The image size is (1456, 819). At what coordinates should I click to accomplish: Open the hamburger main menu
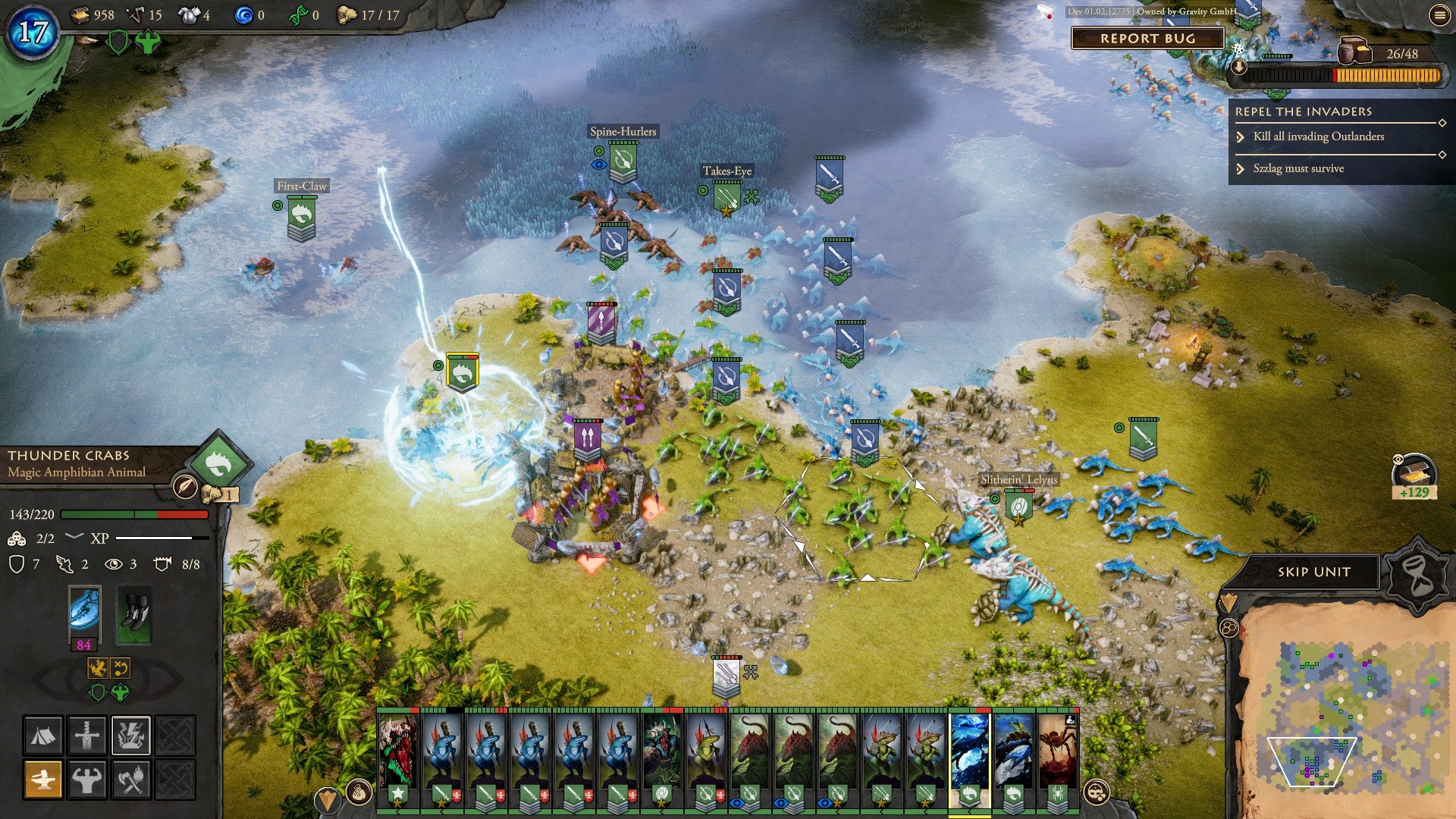[x=1439, y=15]
